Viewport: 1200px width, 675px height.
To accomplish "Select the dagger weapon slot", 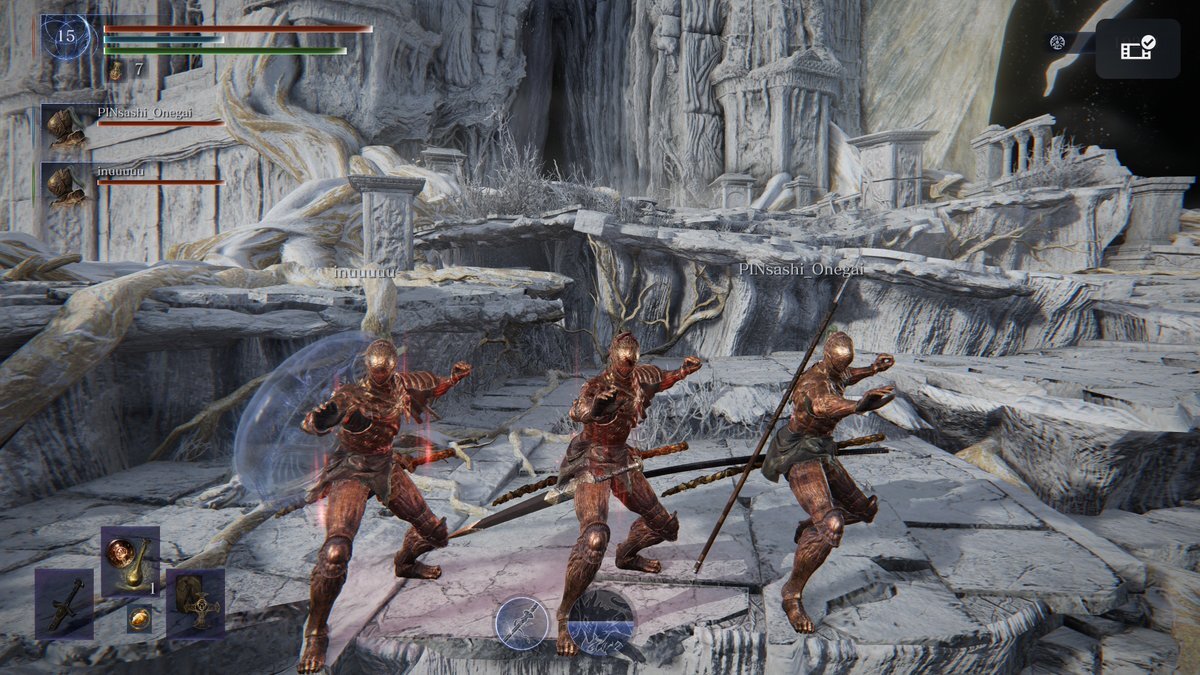I will [64, 604].
